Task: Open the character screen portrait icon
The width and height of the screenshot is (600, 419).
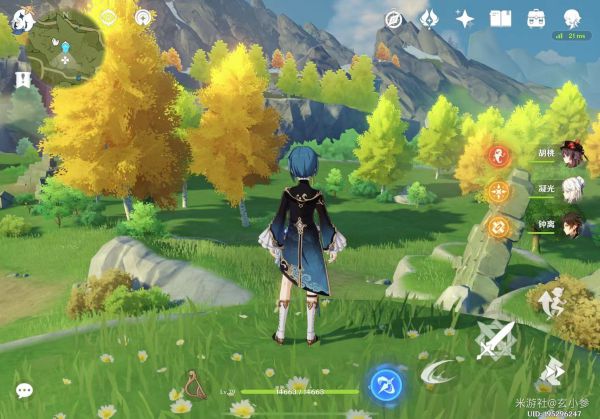Action: click(572, 18)
